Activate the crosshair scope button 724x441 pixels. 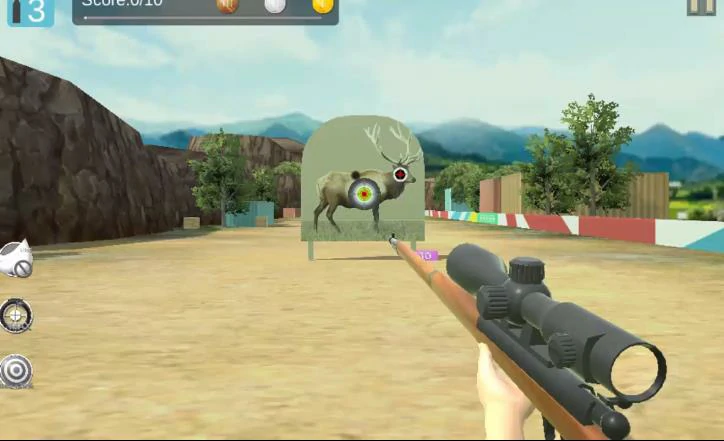(x=16, y=316)
